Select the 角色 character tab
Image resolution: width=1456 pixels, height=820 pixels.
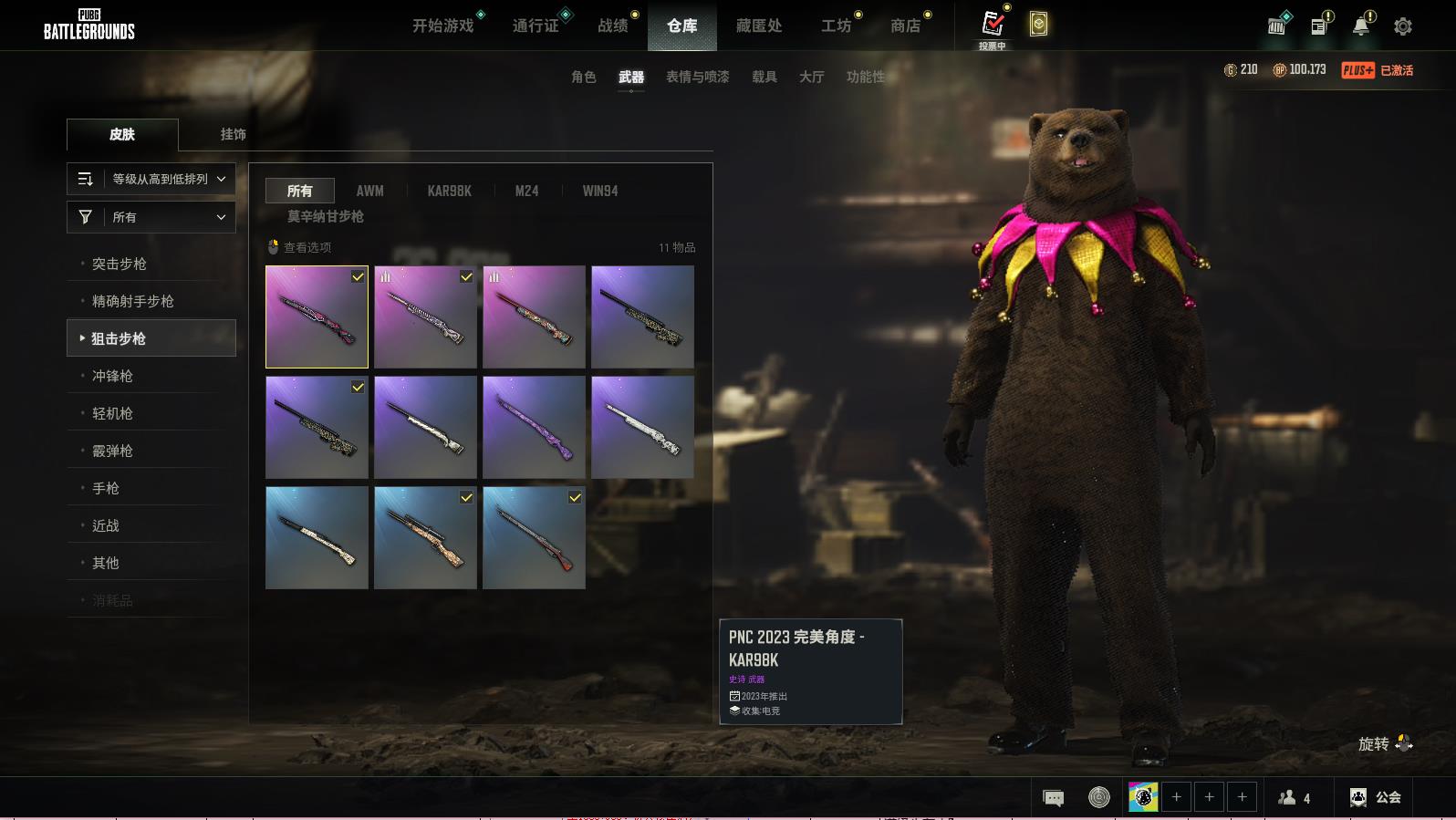[584, 77]
